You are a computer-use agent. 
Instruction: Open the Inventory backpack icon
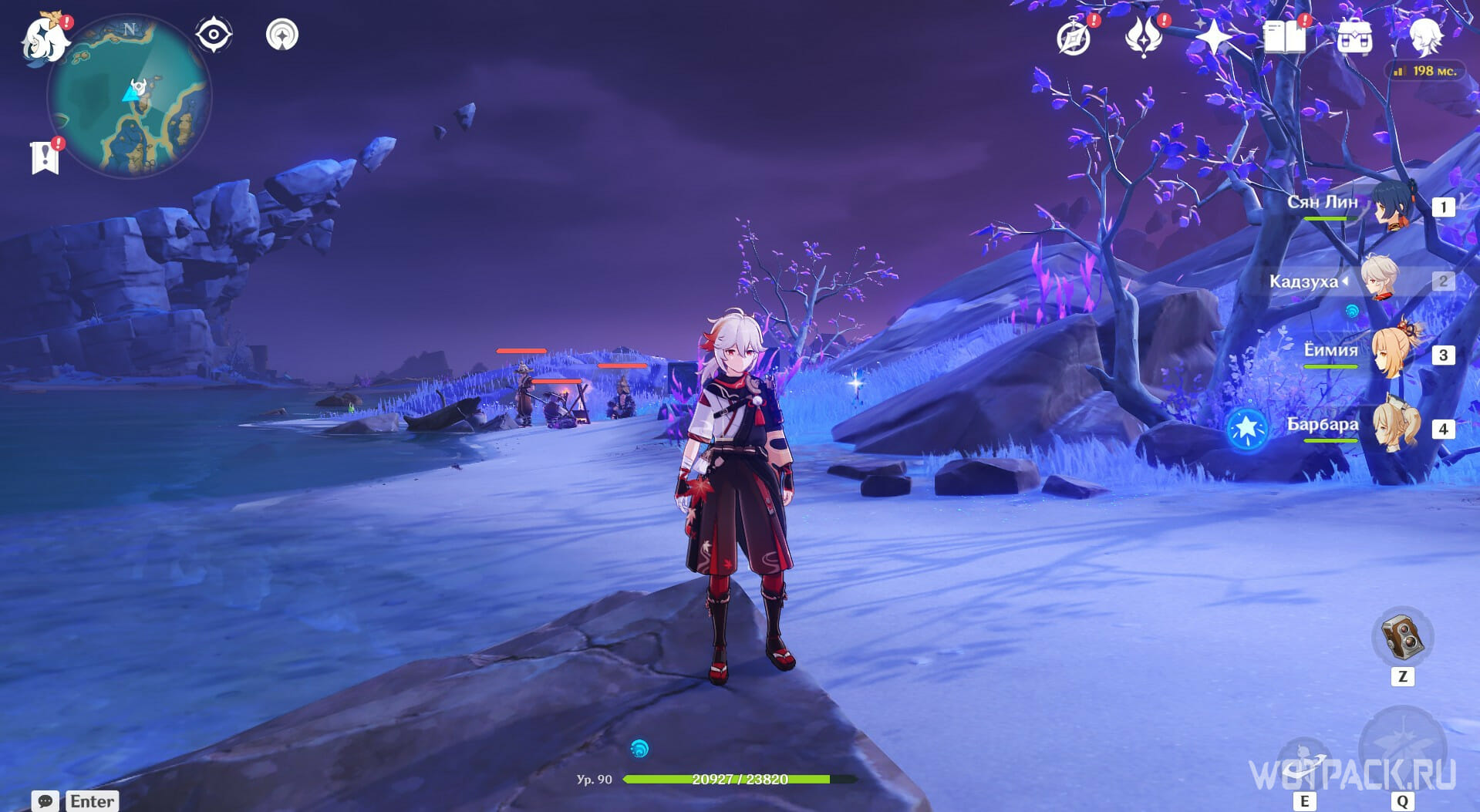coord(1354,37)
